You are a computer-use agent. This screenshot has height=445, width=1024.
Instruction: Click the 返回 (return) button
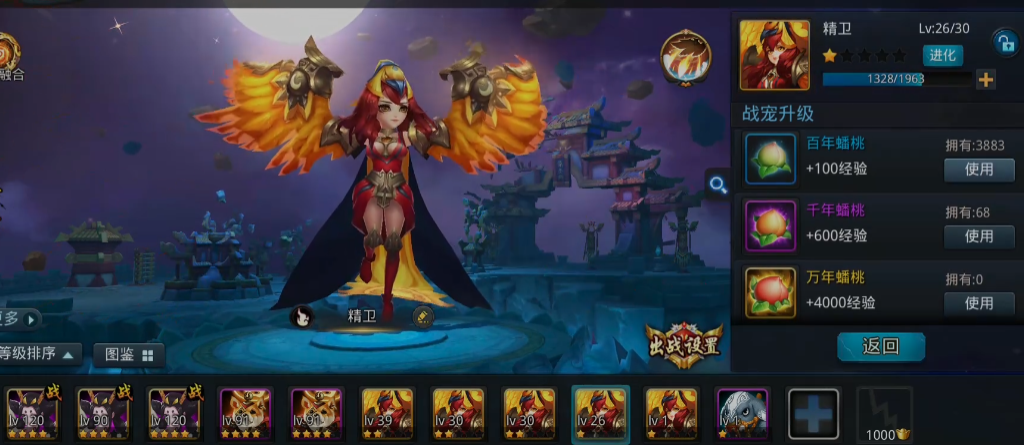pyautogui.click(x=880, y=347)
